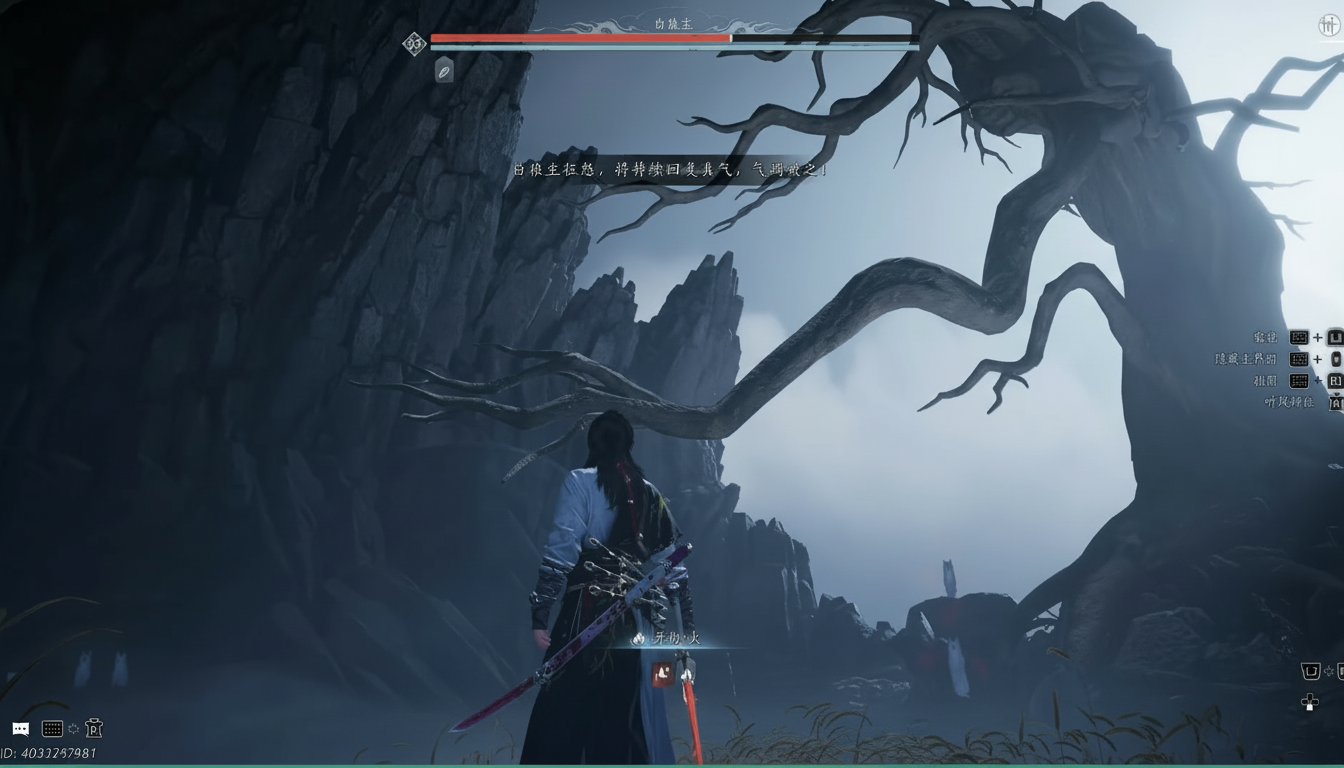Expand the small arrow above the A key hint
Viewport: 1344px width, 768px height.
point(1336,394)
